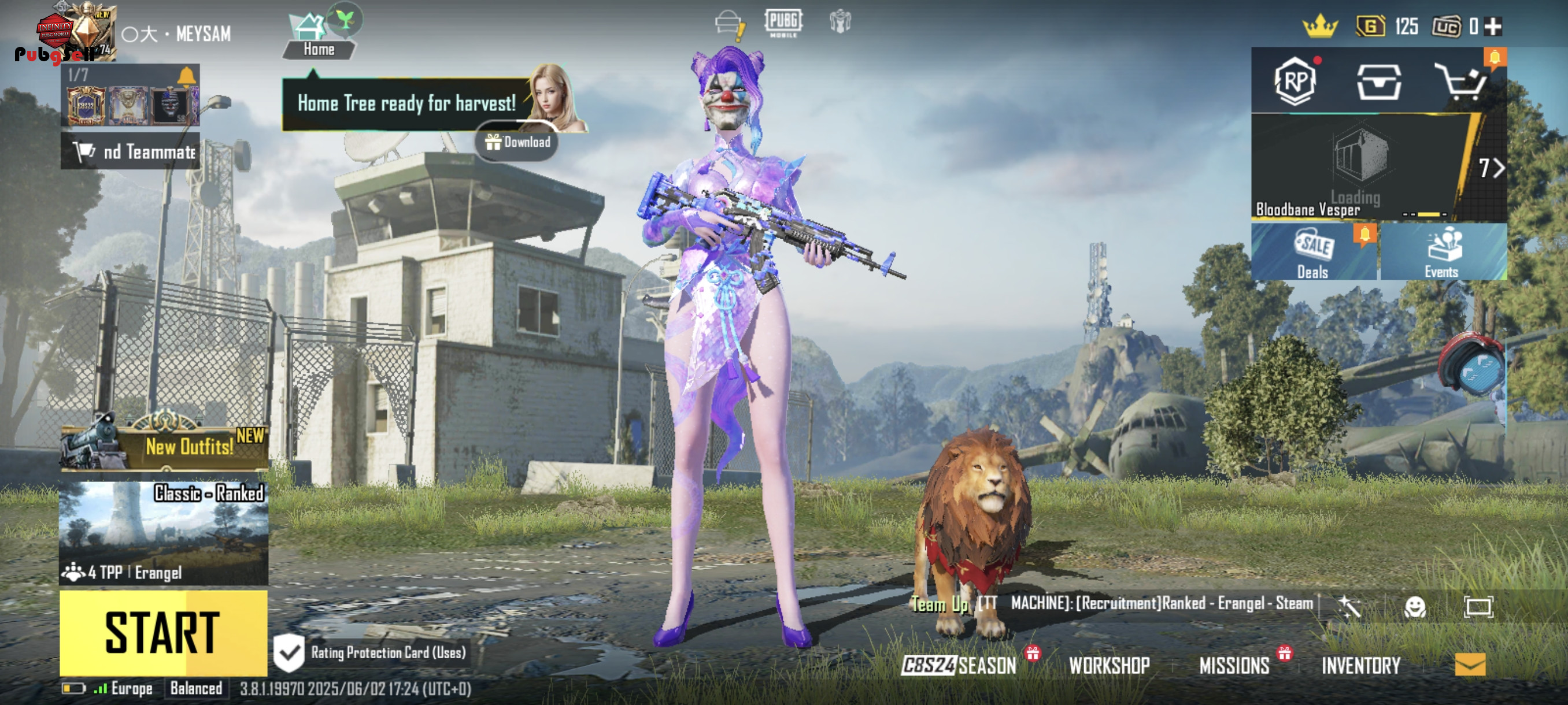Download the Home Tree harvest content
Screen dimensions: 1568x705
tap(517, 142)
